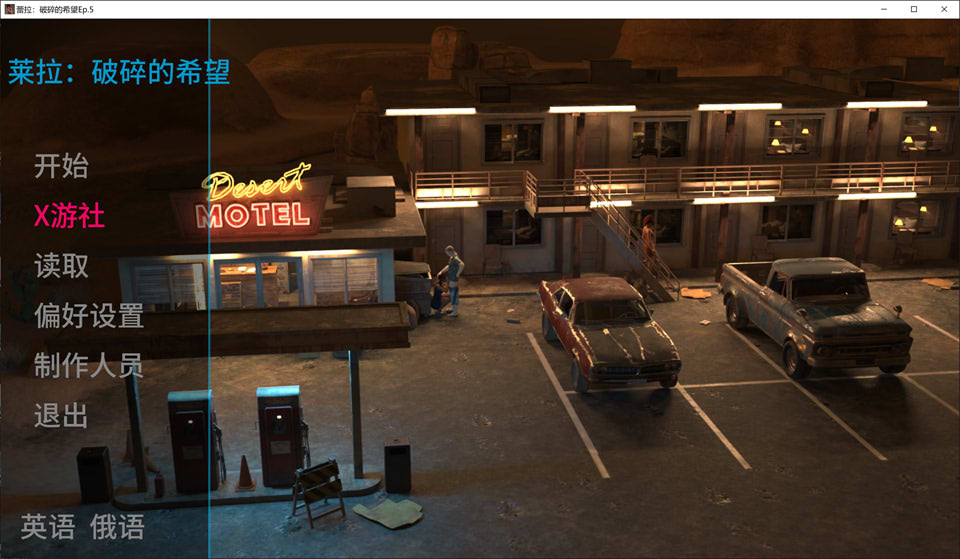Screen dimensions: 960x559
Task: Choose 退出 to quit the game
Action: [x=61, y=416]
